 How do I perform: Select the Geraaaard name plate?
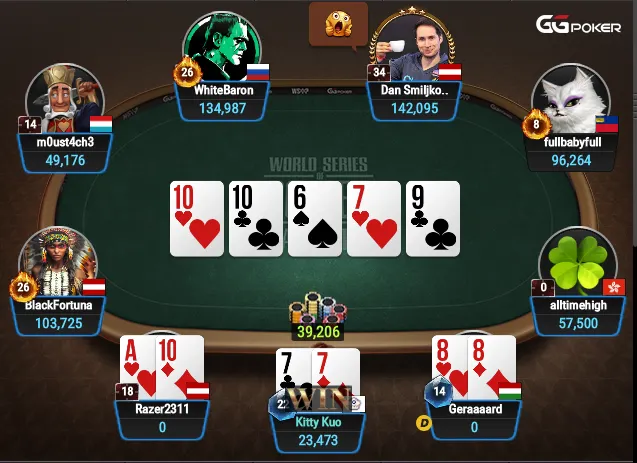(x=474, y=417)
